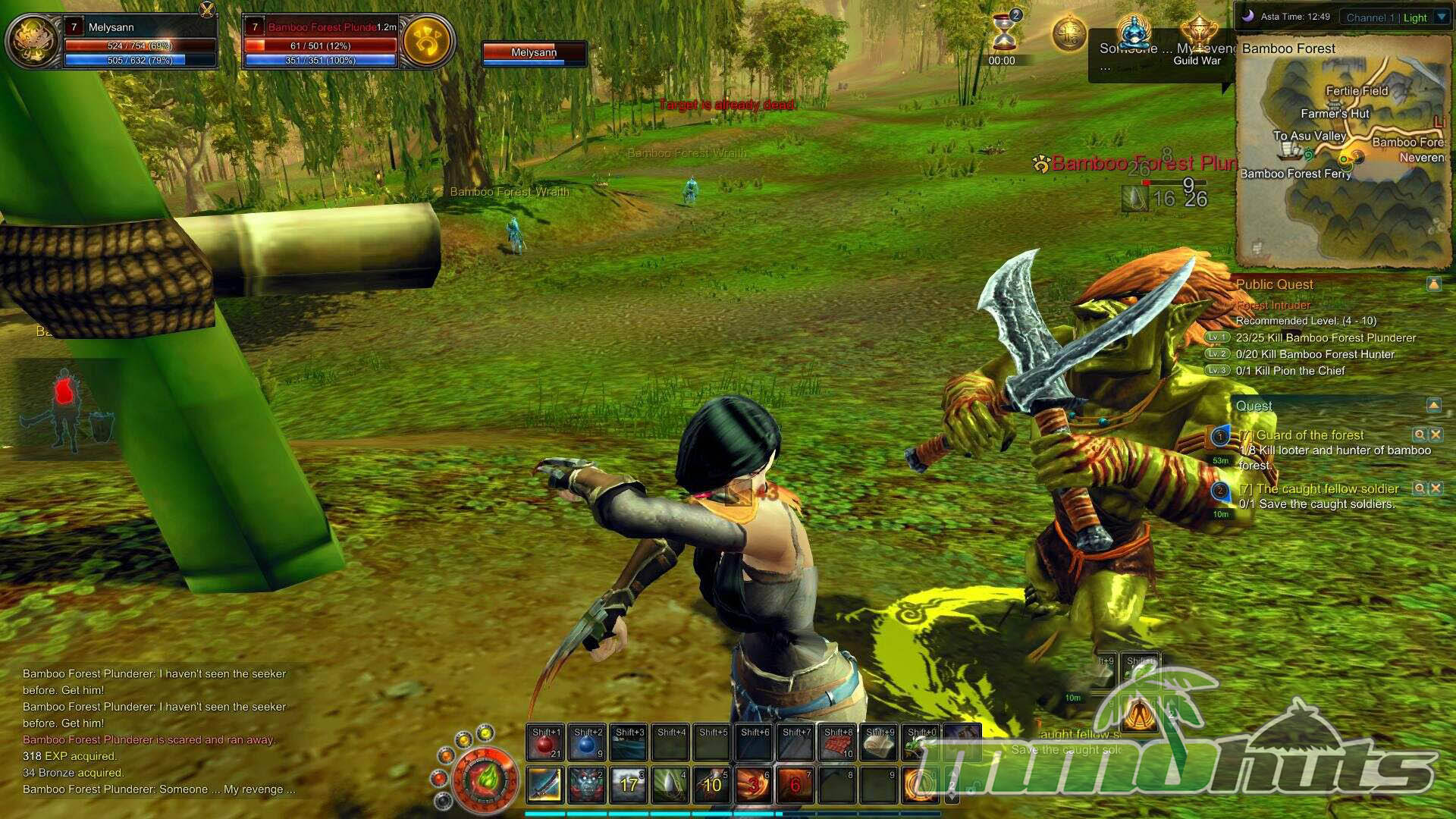Screen dimensions: 1456x819
Task: Collapse the Public Quest tracker
Action: point(1433,284)
